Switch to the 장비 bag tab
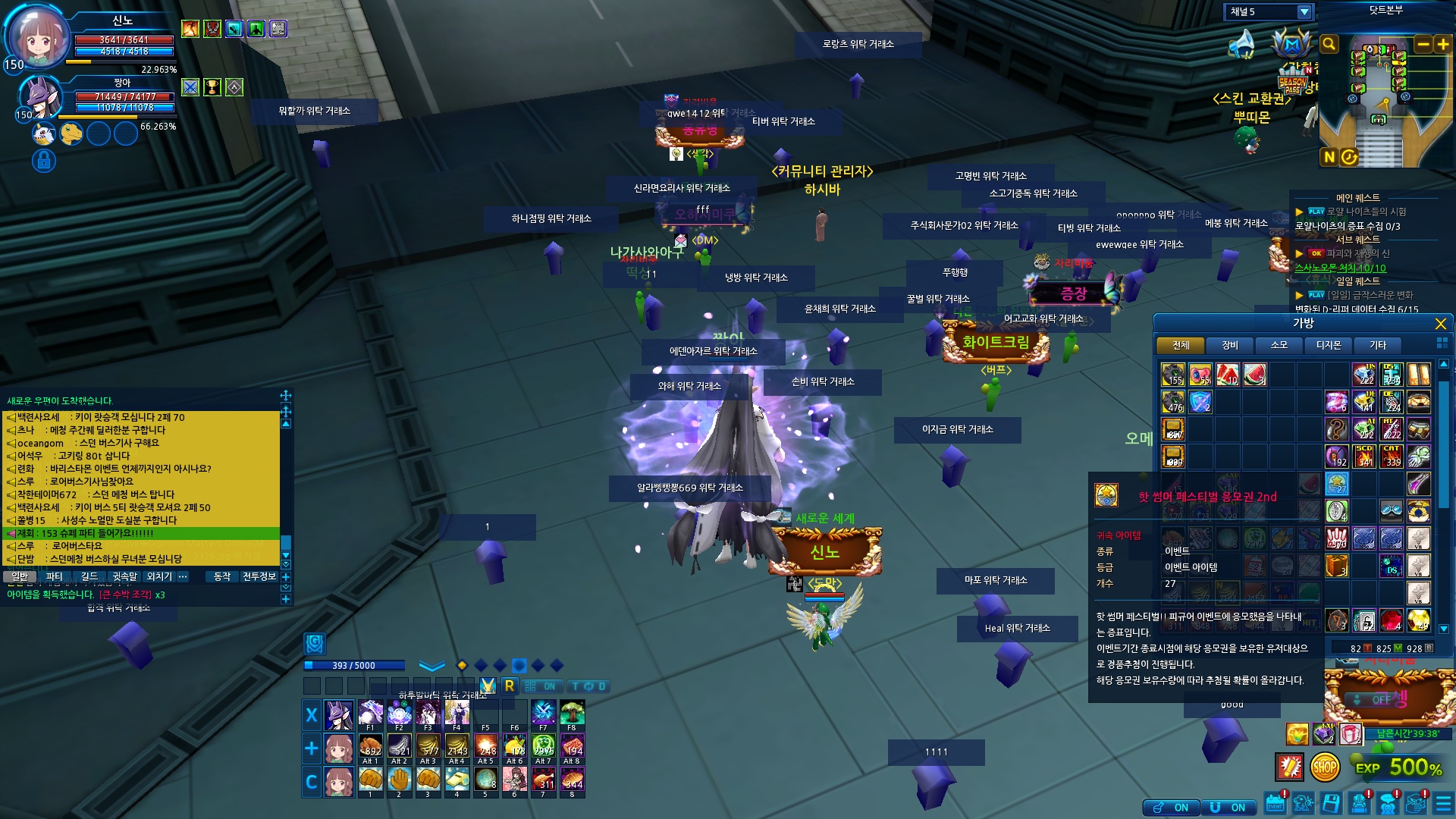Viewport: 1456px width, 819px height. pos(1229,345)
